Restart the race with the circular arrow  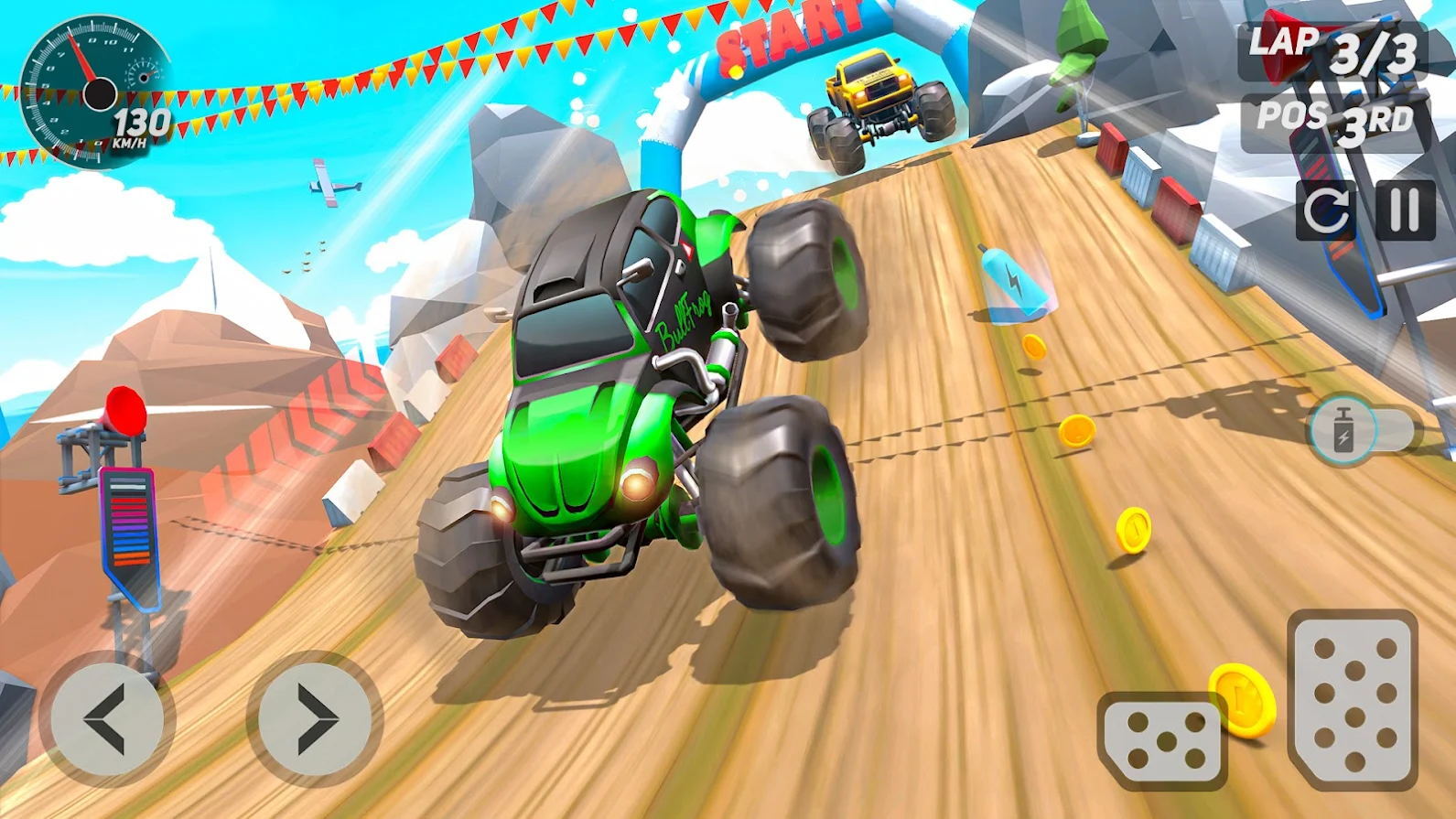(x=1326, y=210)
